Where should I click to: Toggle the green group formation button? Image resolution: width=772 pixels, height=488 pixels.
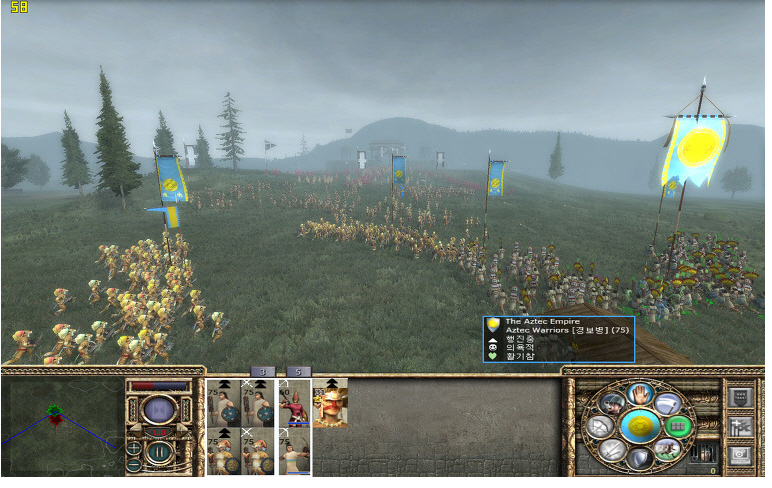tap(679, 427)
